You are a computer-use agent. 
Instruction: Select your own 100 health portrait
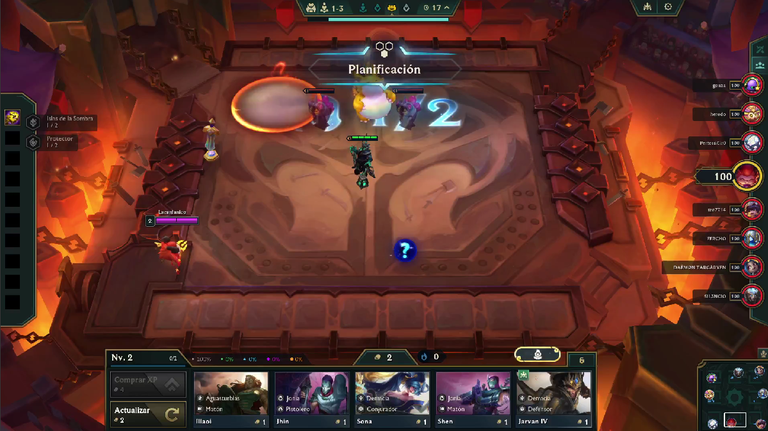(745, 176)
